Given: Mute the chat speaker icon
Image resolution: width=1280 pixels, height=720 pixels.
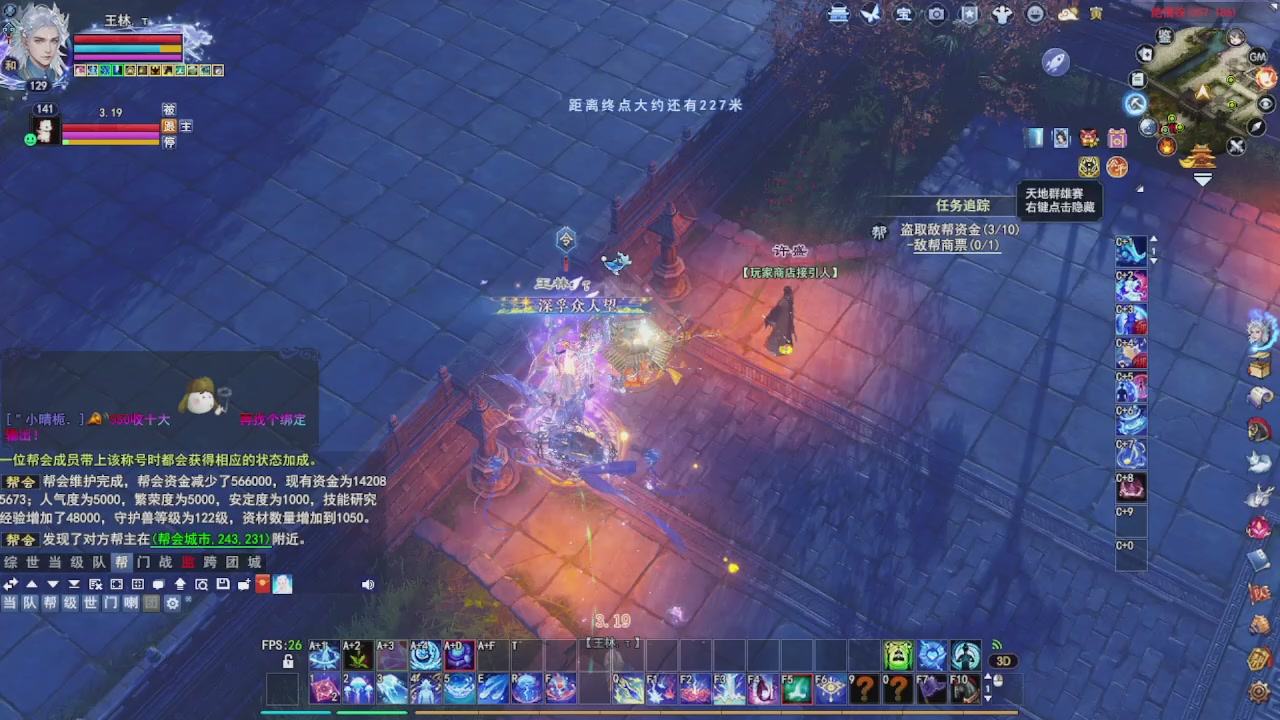Looking at the screenshot, I should tap(368, 583).
